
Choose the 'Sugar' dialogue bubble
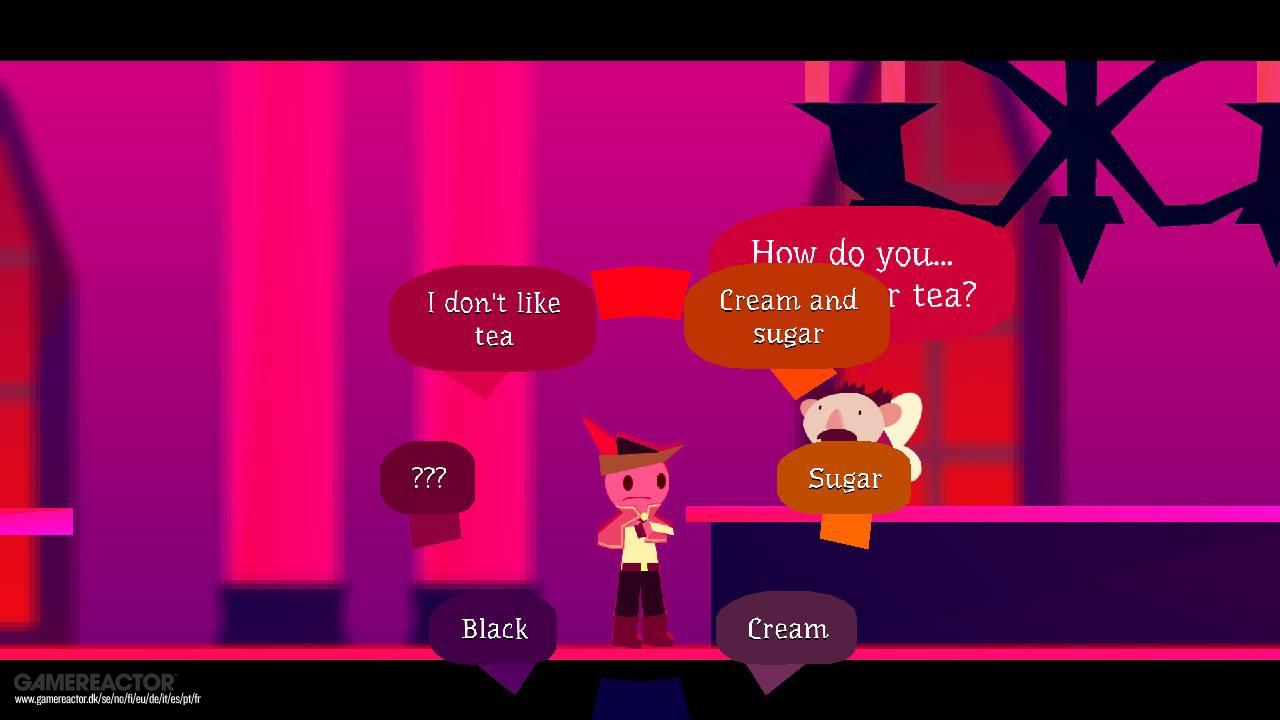tap(843, 479)
